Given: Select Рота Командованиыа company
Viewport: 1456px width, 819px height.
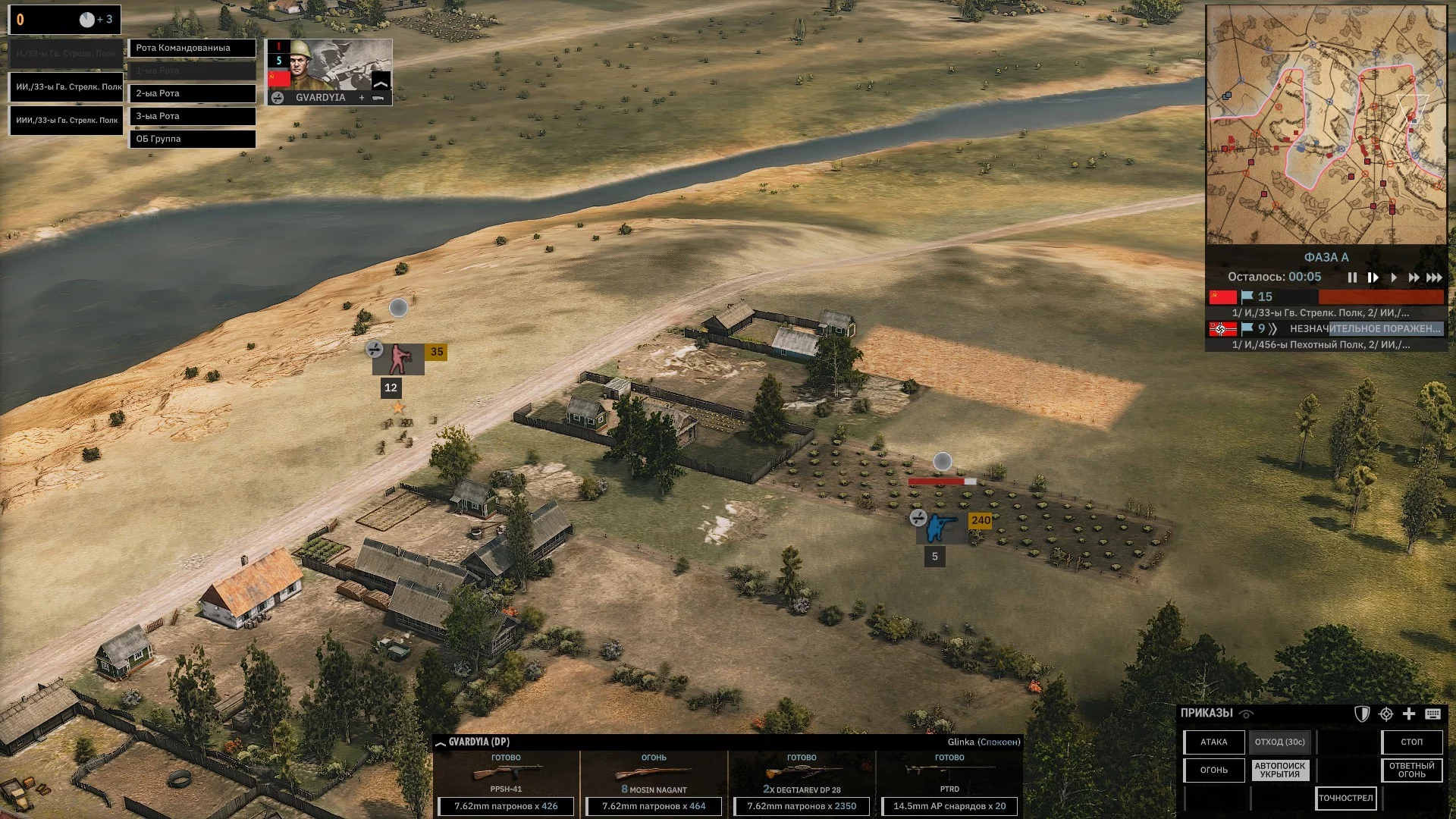Looking at the screenshot, I should coord(192,48).
